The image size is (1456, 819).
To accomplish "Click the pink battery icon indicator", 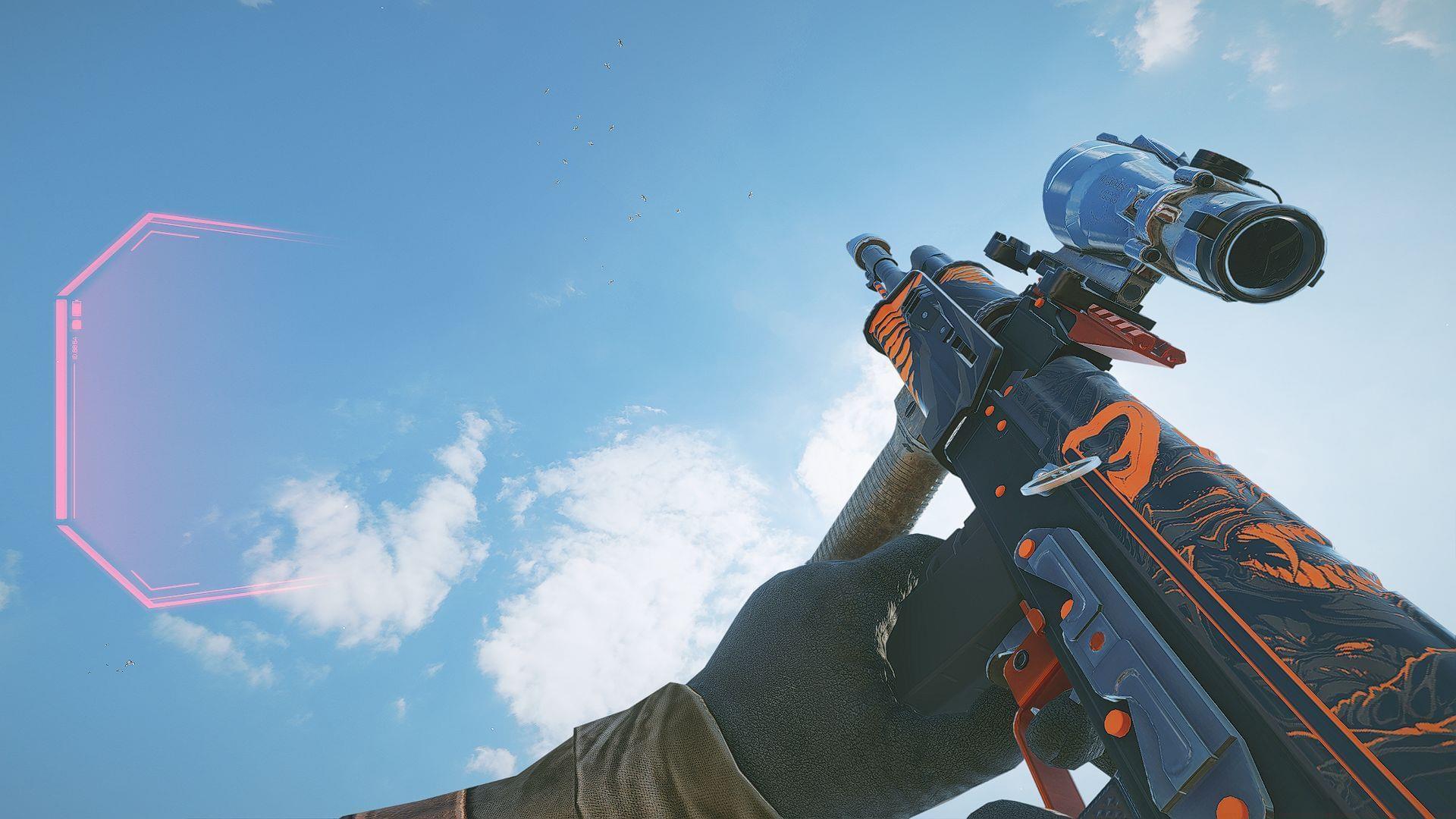I will 77,307.
